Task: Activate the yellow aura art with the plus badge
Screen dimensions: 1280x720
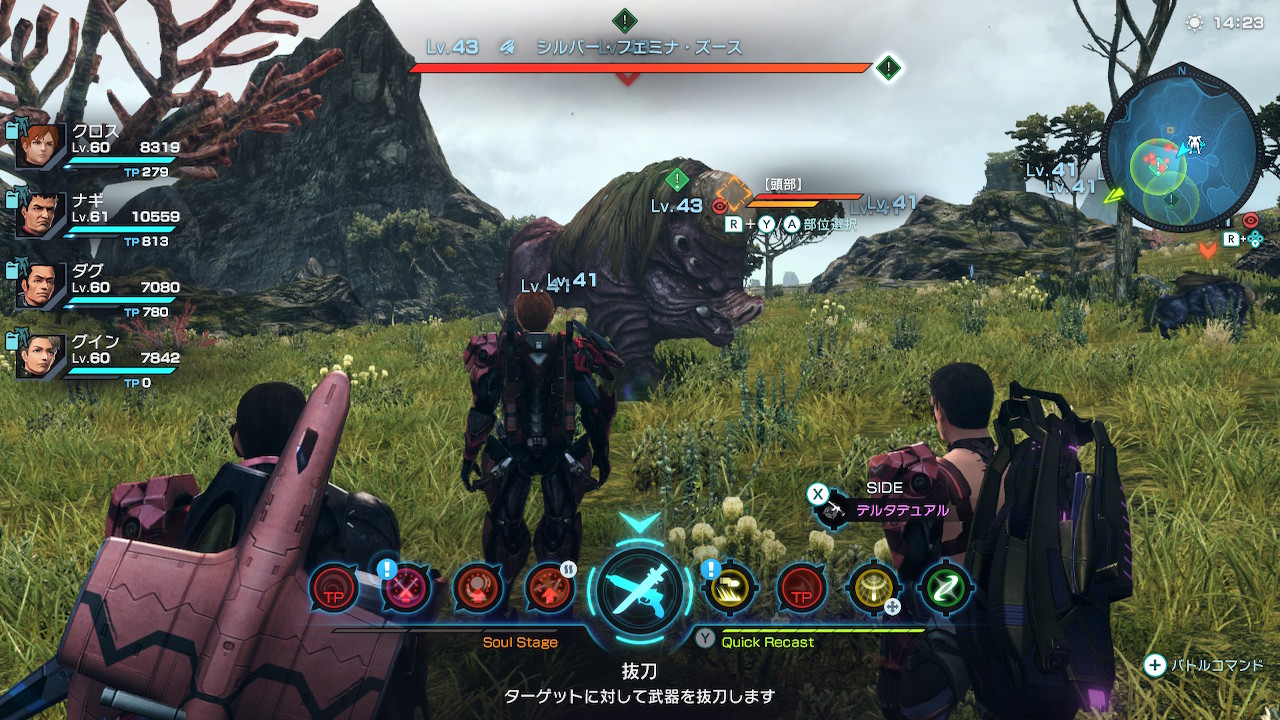Action: (x=872, y=588)
